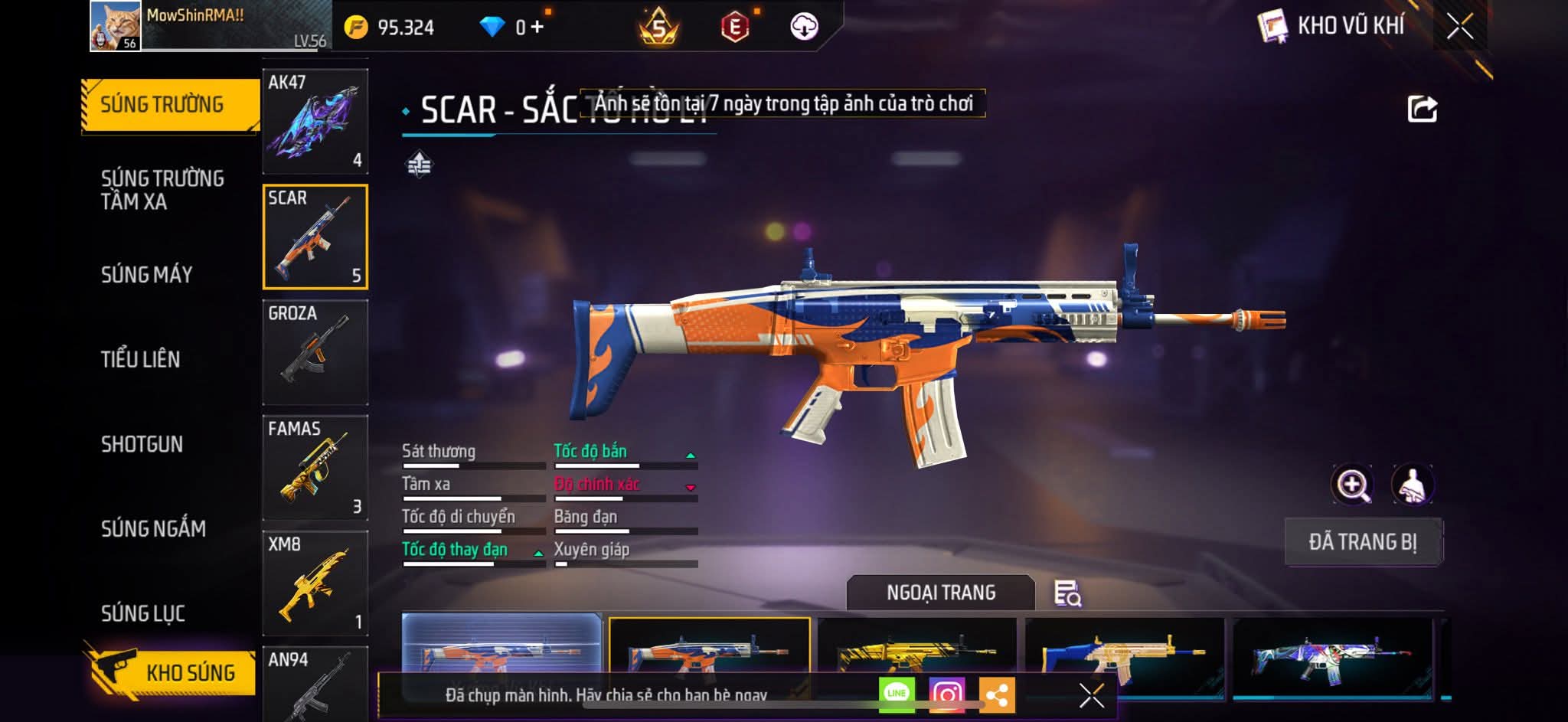Image resolution: width=1568 pixels, height=722 pixels.
Task: Click the share icon near the weapon title
Action: [x=1422, y=109]
